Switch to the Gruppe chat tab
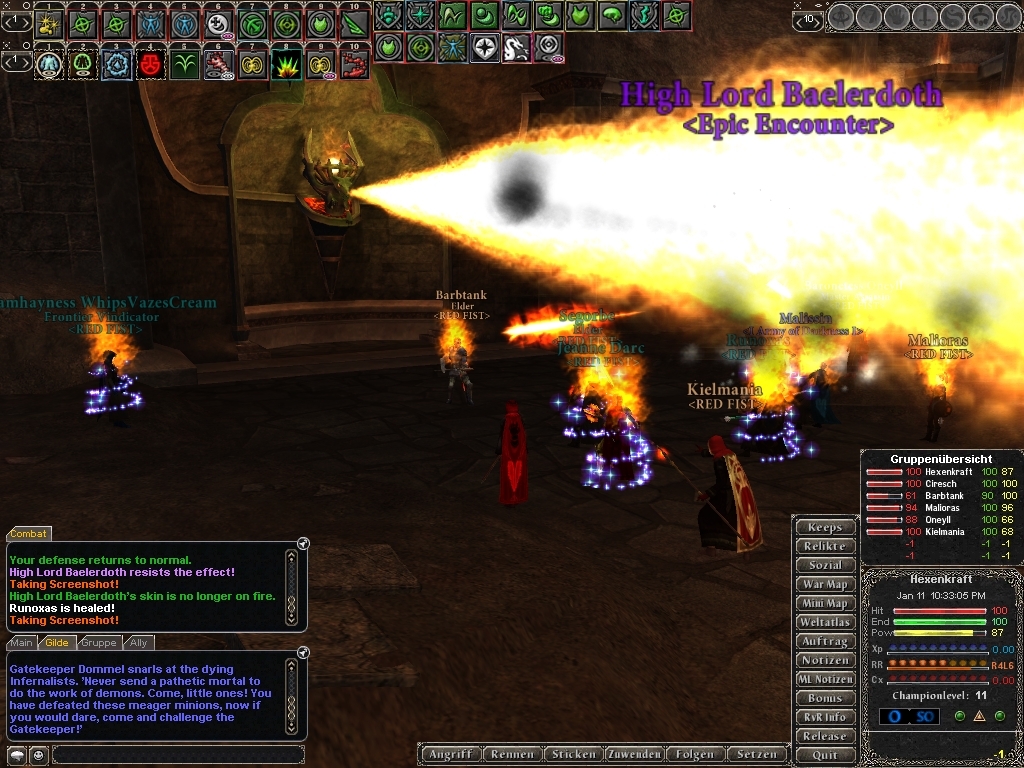 tap(99, 643)
